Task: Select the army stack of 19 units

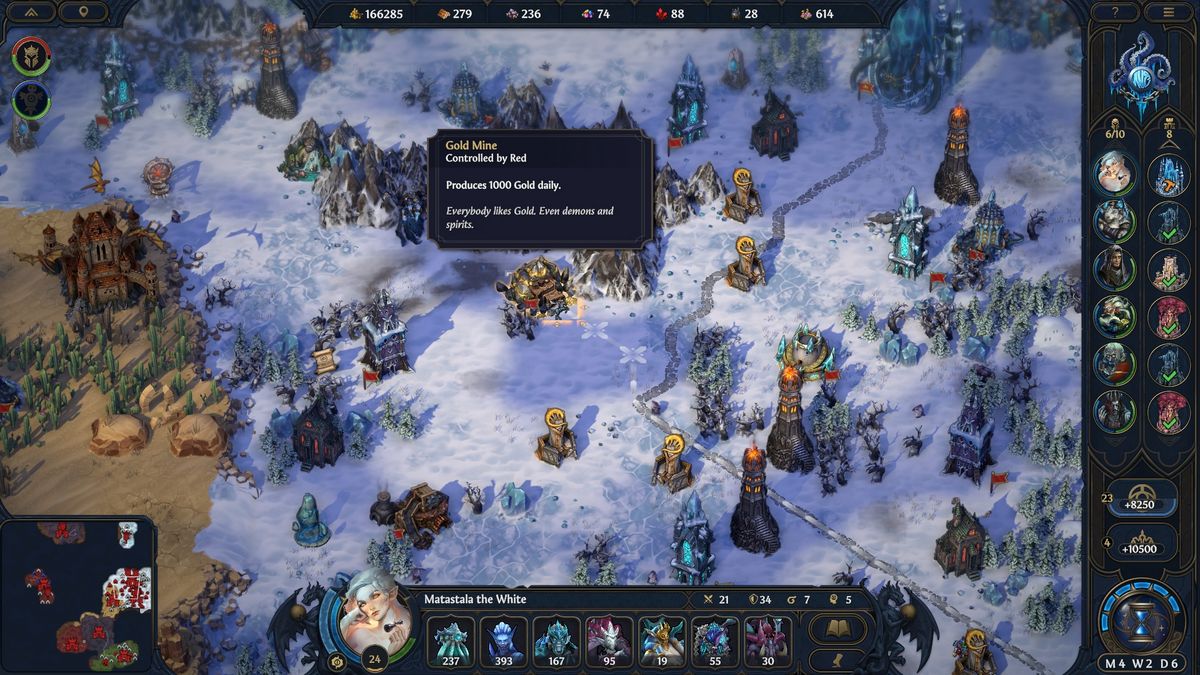Action: pyautogui.click(x=662, y=641)
